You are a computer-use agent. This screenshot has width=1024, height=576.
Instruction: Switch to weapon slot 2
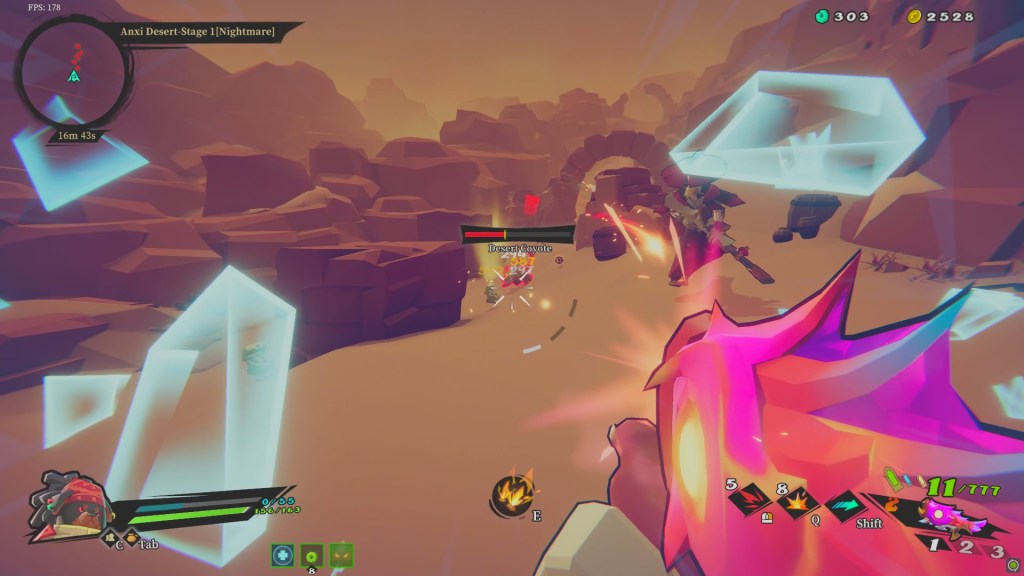coord(965,547)
